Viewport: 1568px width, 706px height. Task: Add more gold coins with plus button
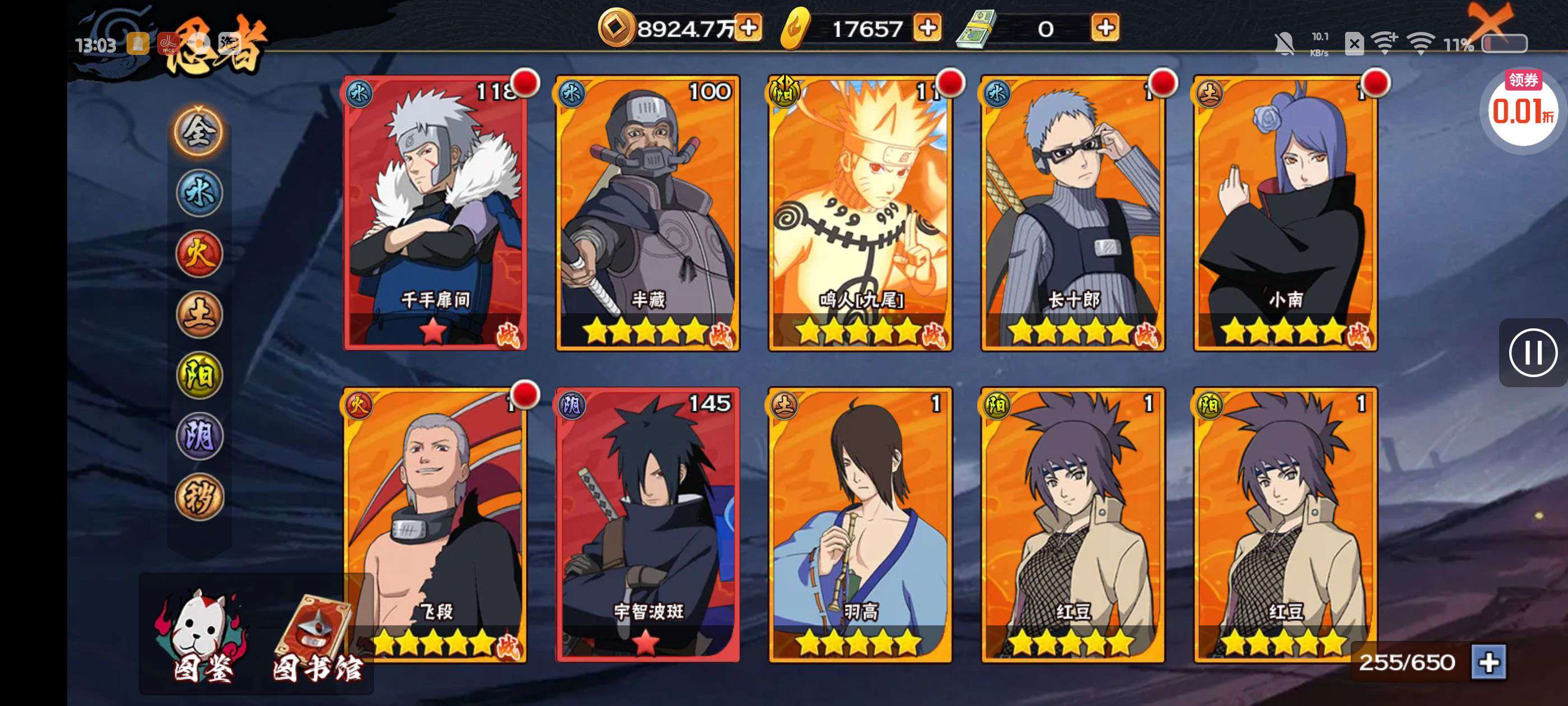[749, 28]
